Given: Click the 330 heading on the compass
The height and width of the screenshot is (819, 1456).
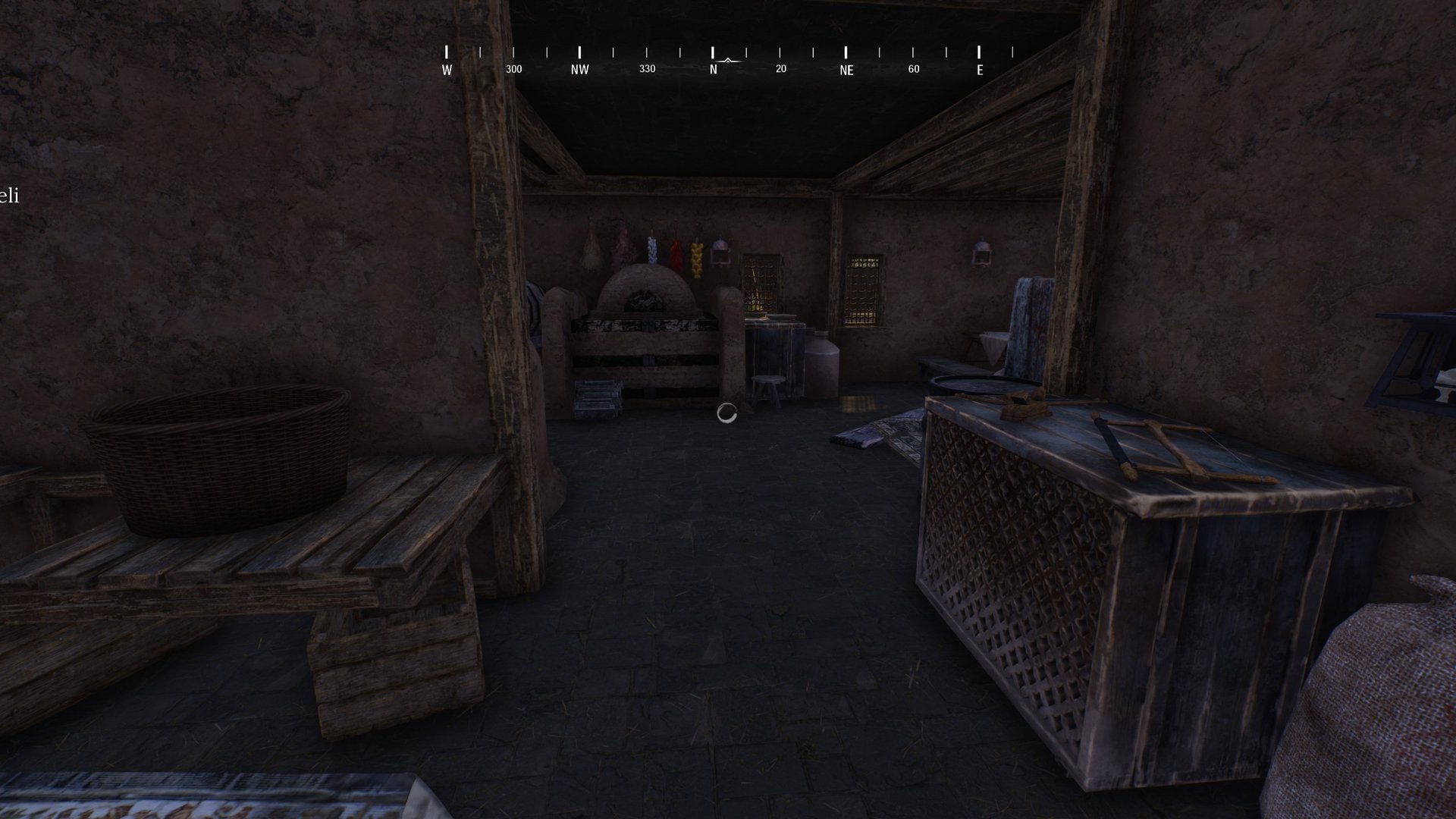Looking at the screenshot, I should tap(647, 68).
